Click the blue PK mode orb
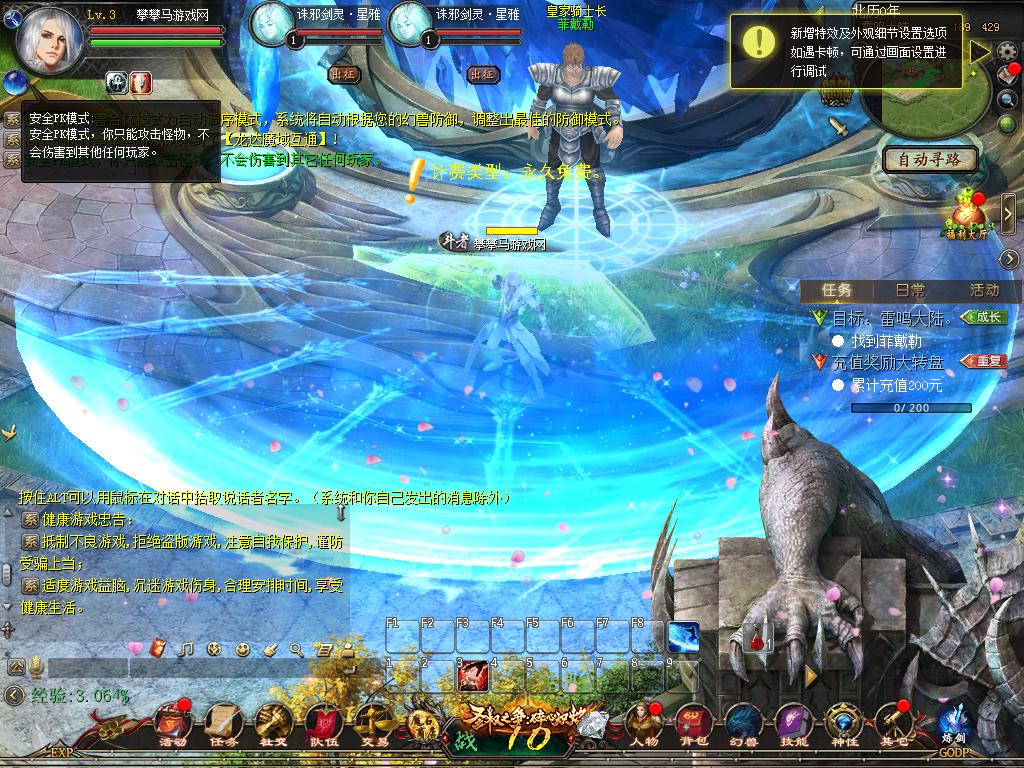This screenshot has height=768, width=1024. tap(15, 82)
